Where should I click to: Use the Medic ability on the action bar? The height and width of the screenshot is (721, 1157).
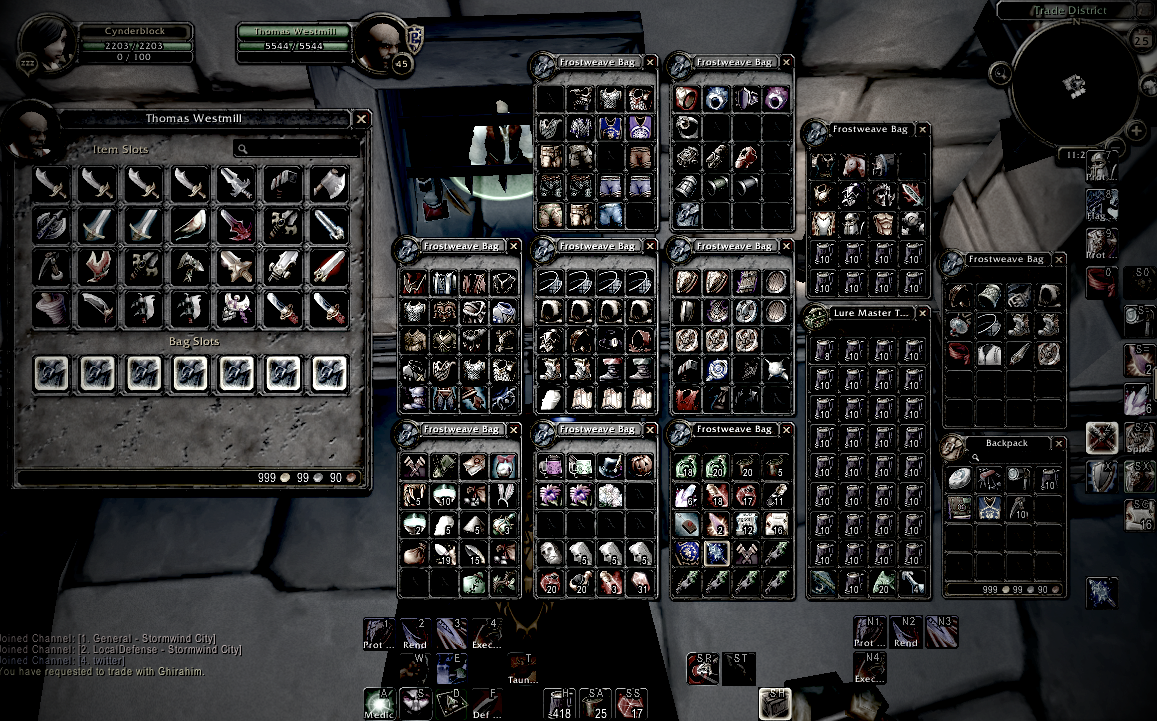[x=379, y=703]
